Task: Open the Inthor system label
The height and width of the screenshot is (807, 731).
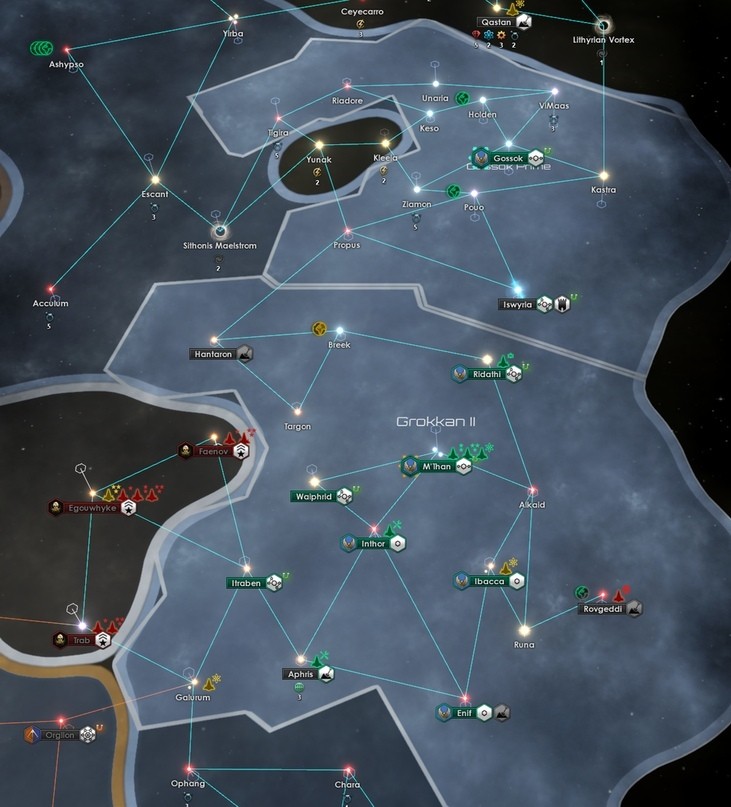Action: pos(373,543)
